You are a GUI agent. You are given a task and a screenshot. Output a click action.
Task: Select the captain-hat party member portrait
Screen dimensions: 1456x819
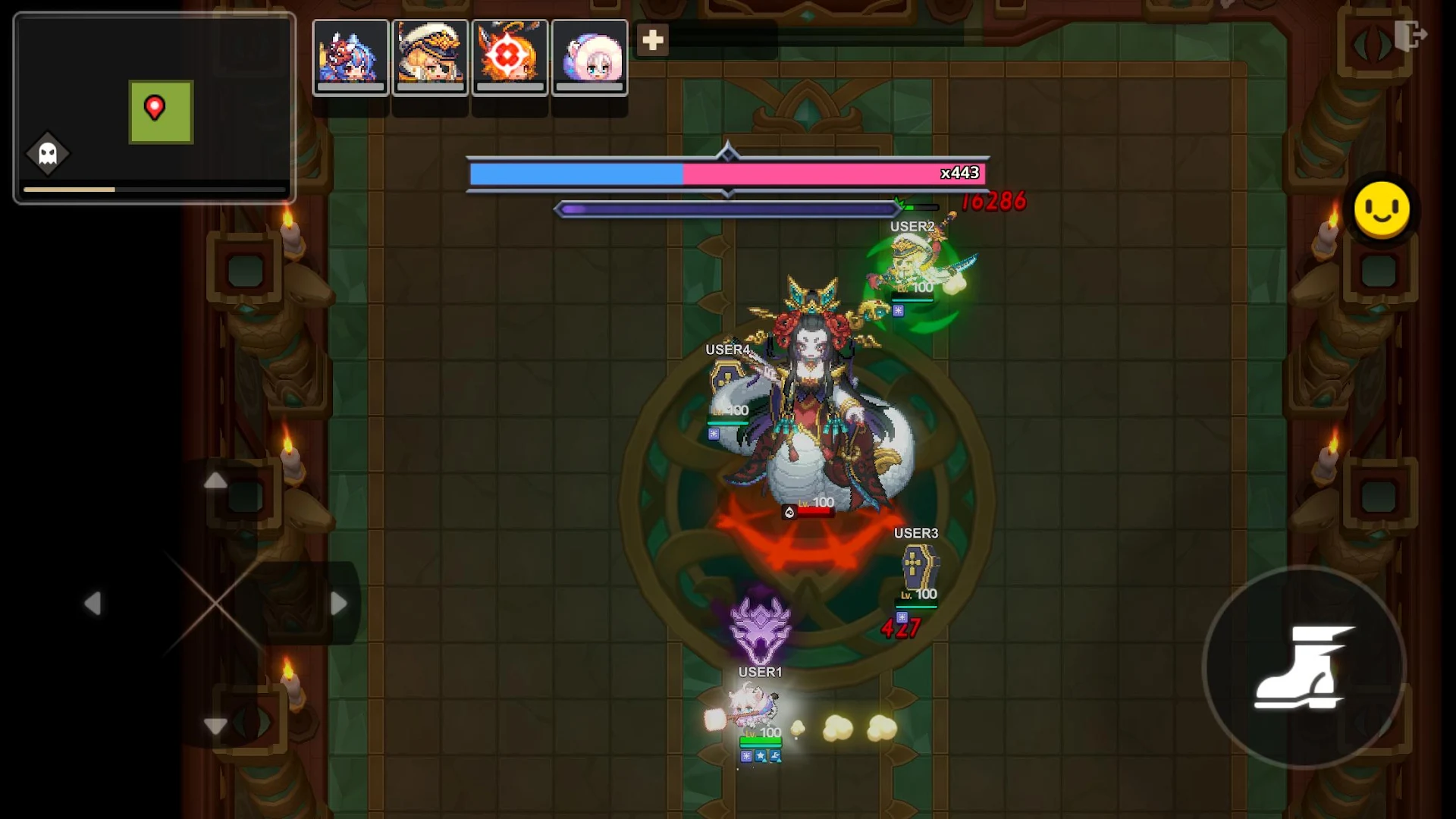point(431,57)
